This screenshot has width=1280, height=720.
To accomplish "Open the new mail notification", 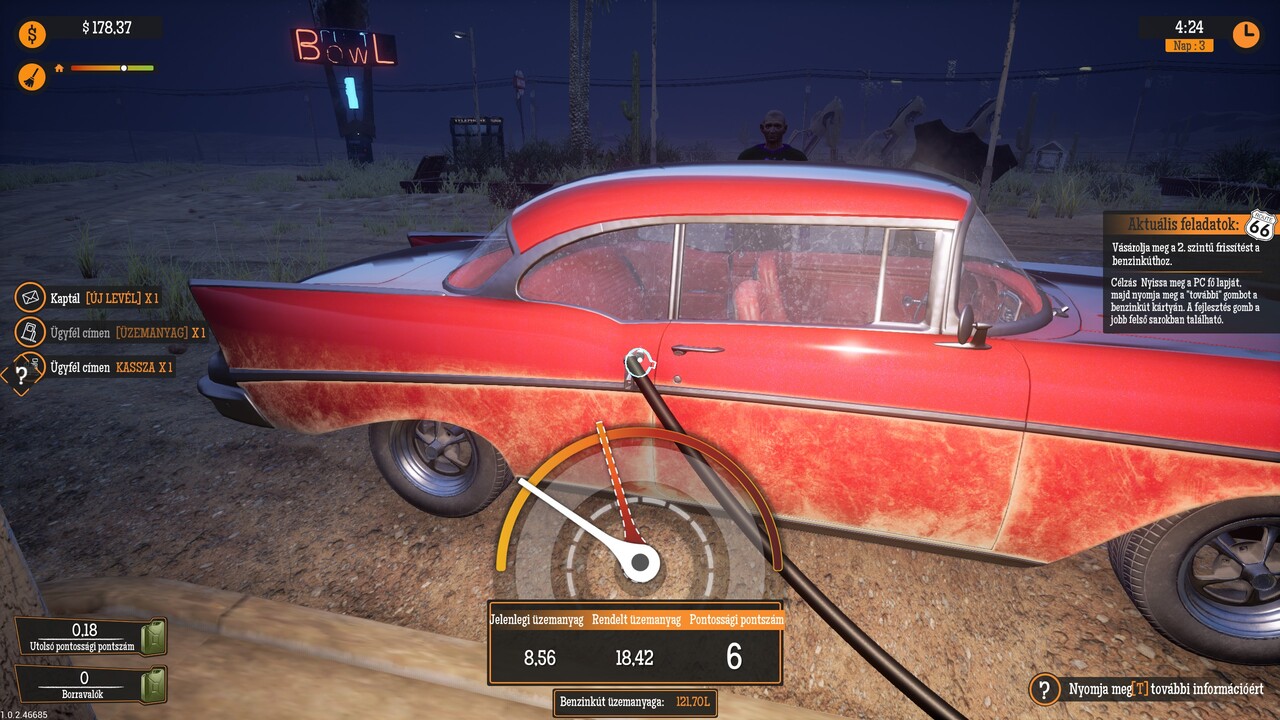I will pos(90,298).
